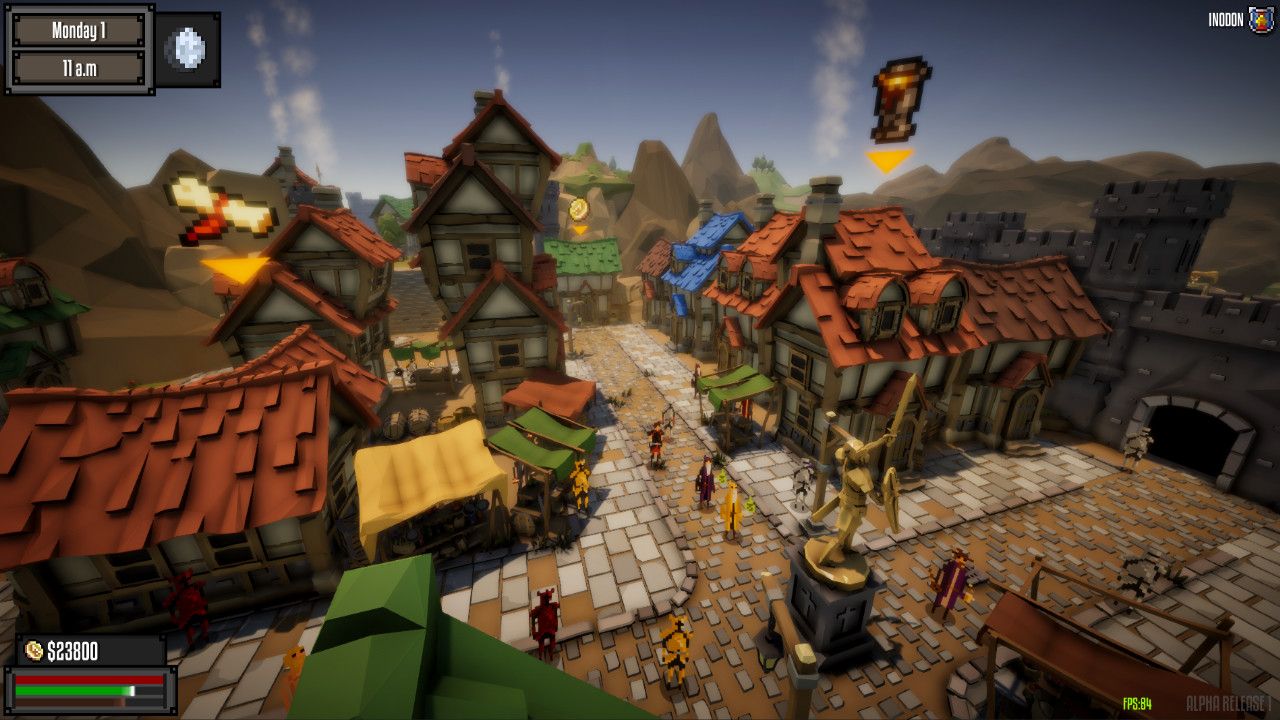The width and height of the screenshot is (1280, 720).
Task: Open the INODON player crest badge
Action: point(1261,20)
